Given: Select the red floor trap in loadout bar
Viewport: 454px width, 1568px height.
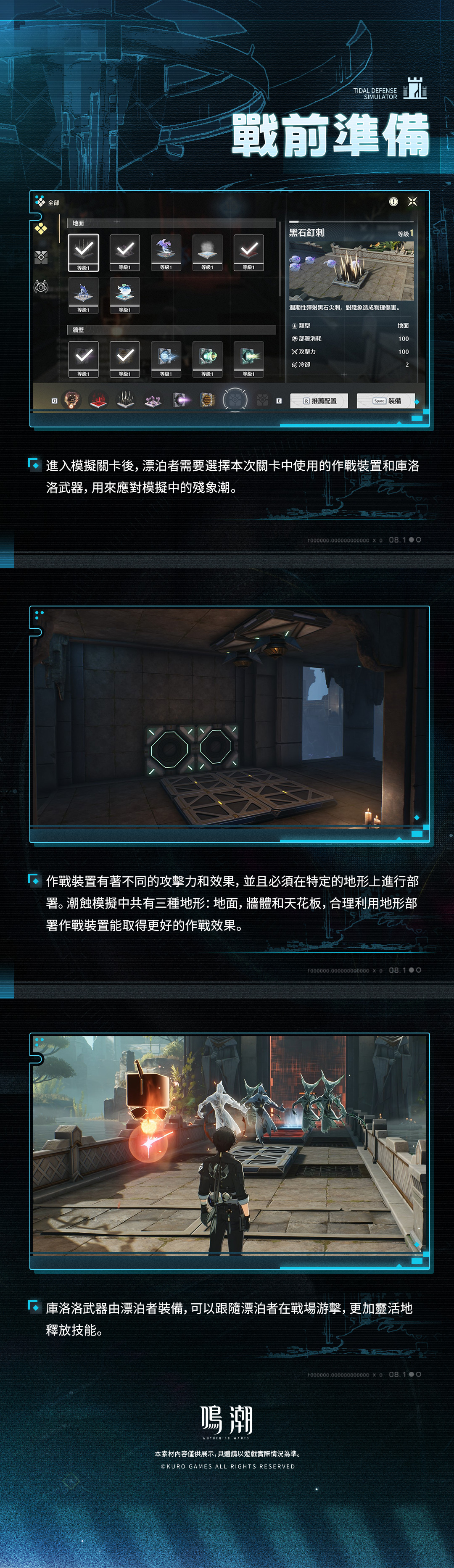Looking at the screenshot, I should [x=99, y=400].
